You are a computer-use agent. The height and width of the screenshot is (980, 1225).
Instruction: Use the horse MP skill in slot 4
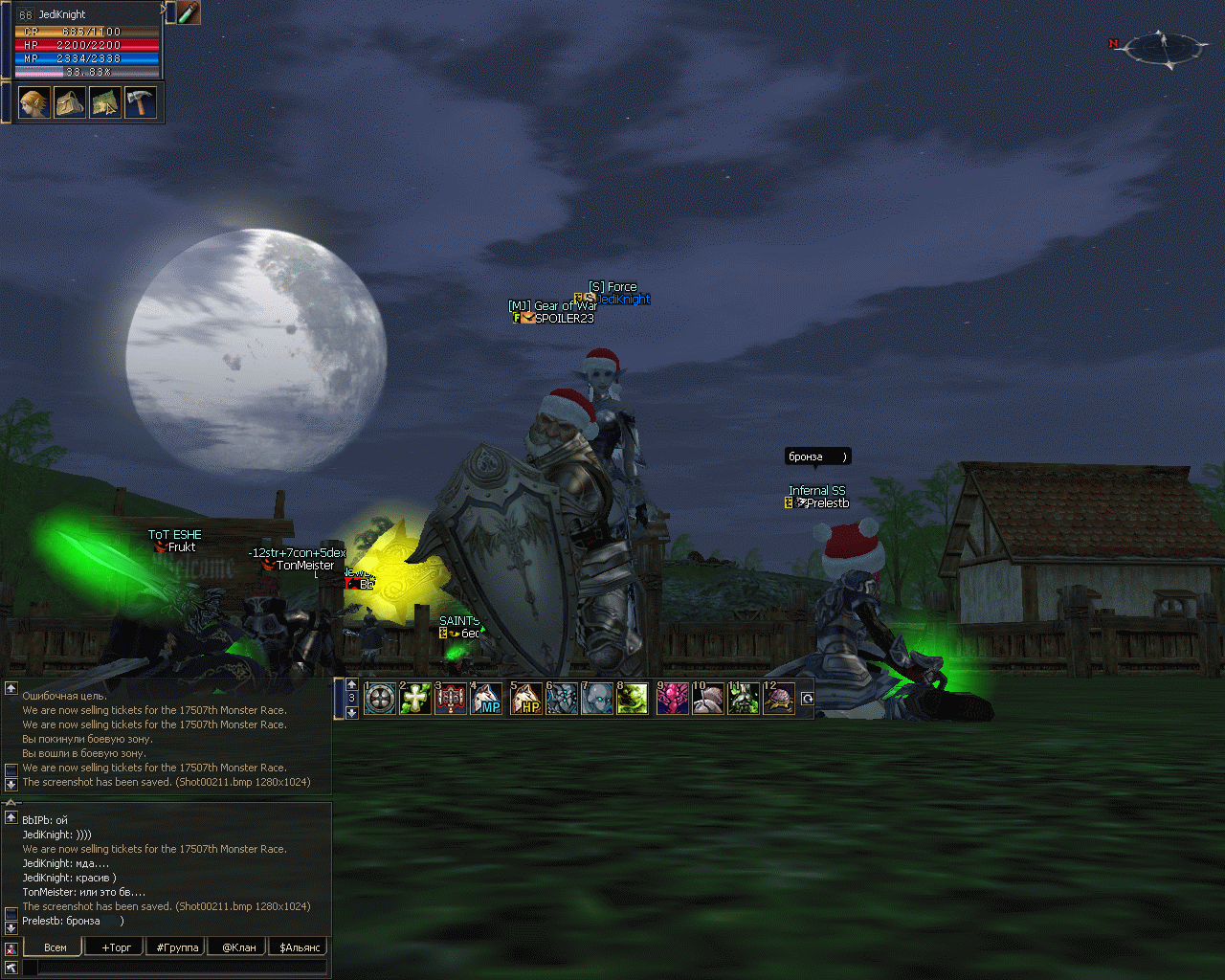486,699
